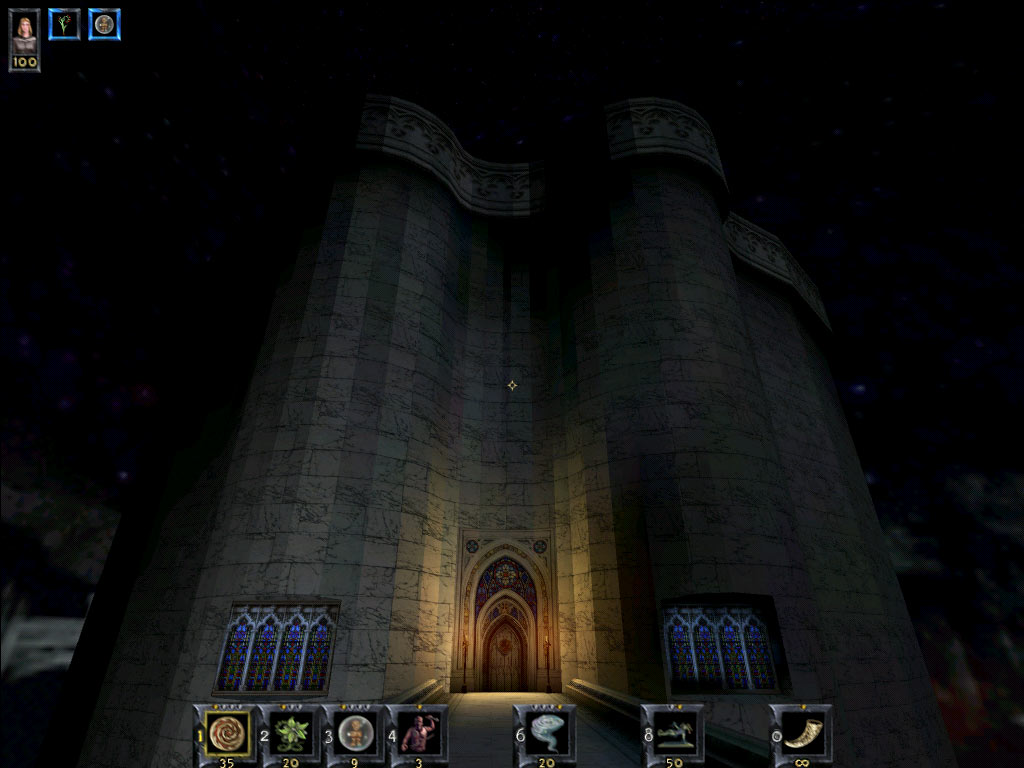Image resolution: width=1024 pixels, height=768 pixels.
Task: Click the blonde character portrait
Action: 24,31
